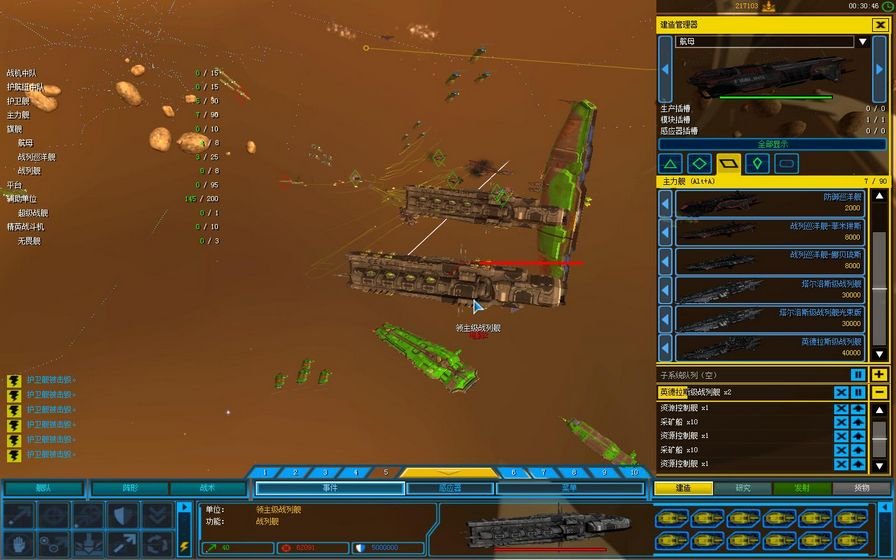Pause the 子系统队列 subsystem queue
The width and height of the screenshot is (896, 560).
[858, 375]
